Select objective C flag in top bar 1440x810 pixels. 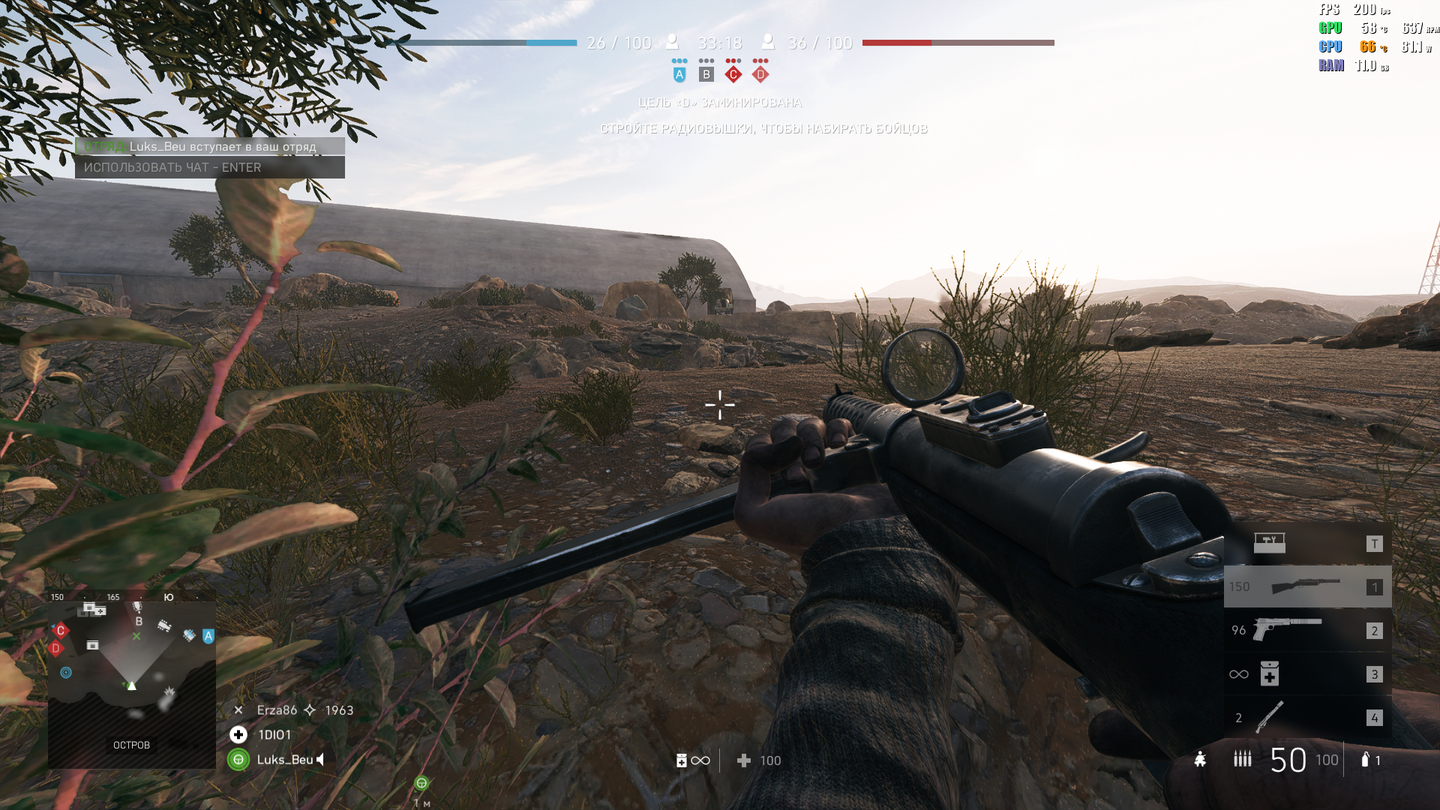(x=733, y=74)
